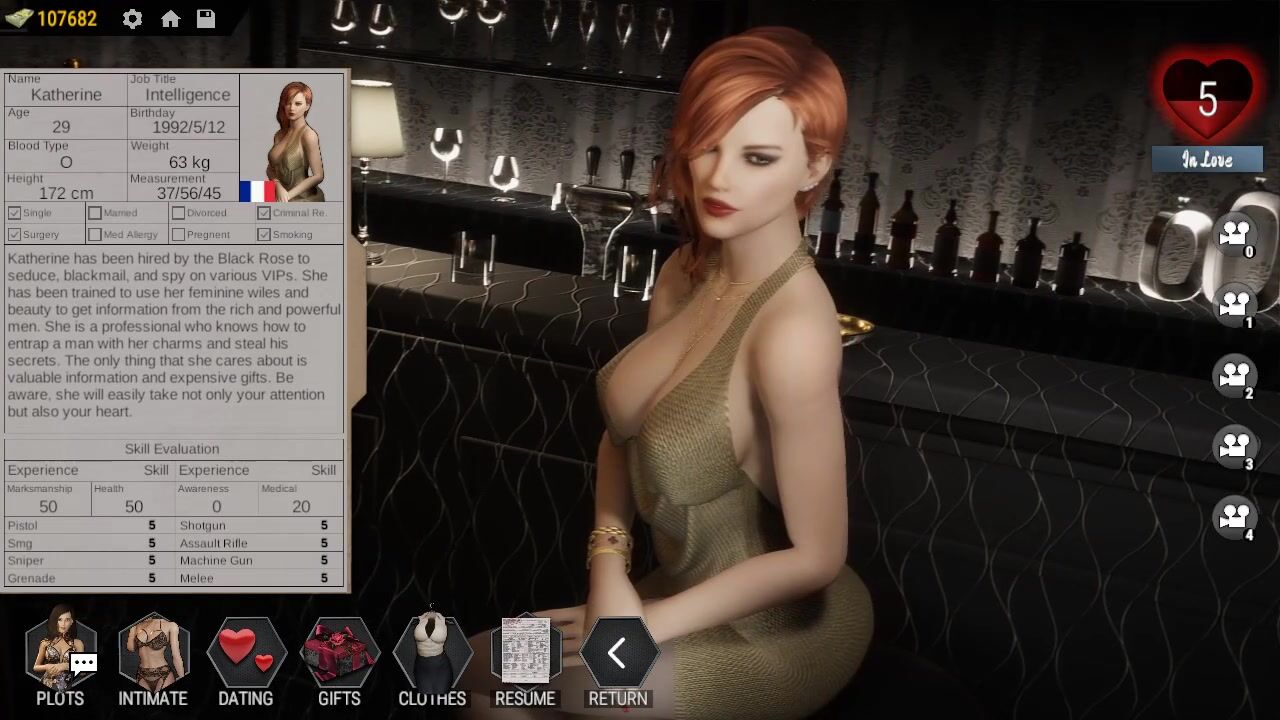The width and height of the screenshot is (1280, 720).
Task: Toggle the Resume document panel
Action: [x=525, y=656]
